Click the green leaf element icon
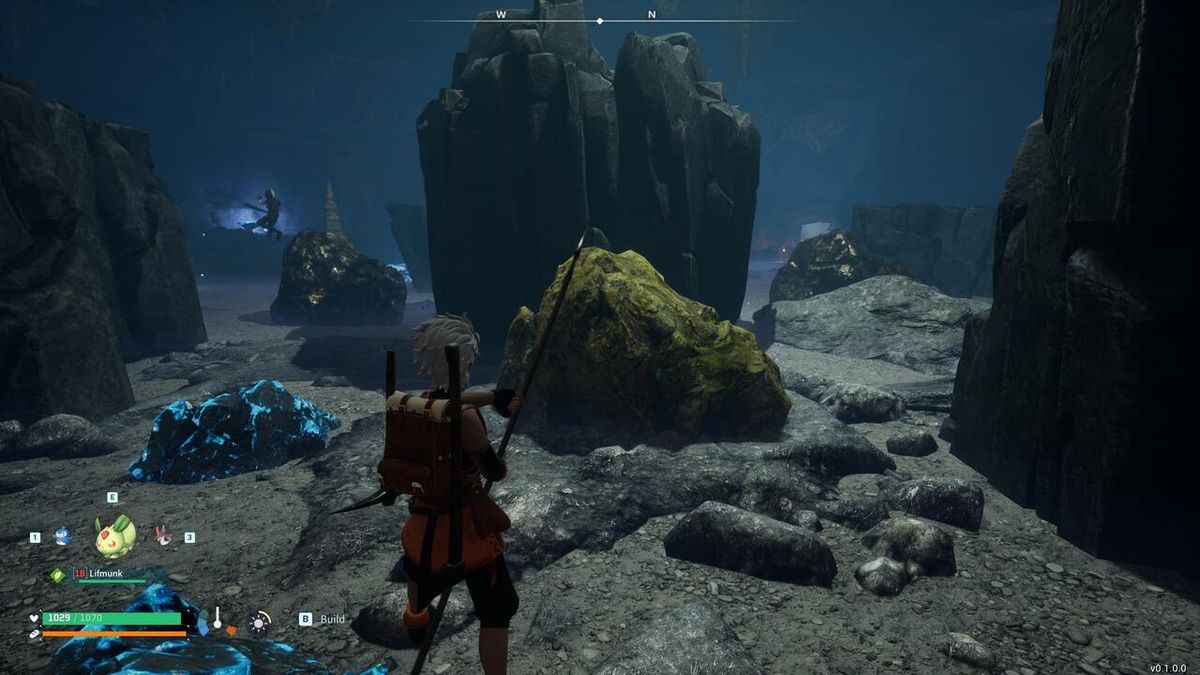 [x=58, y=575]
